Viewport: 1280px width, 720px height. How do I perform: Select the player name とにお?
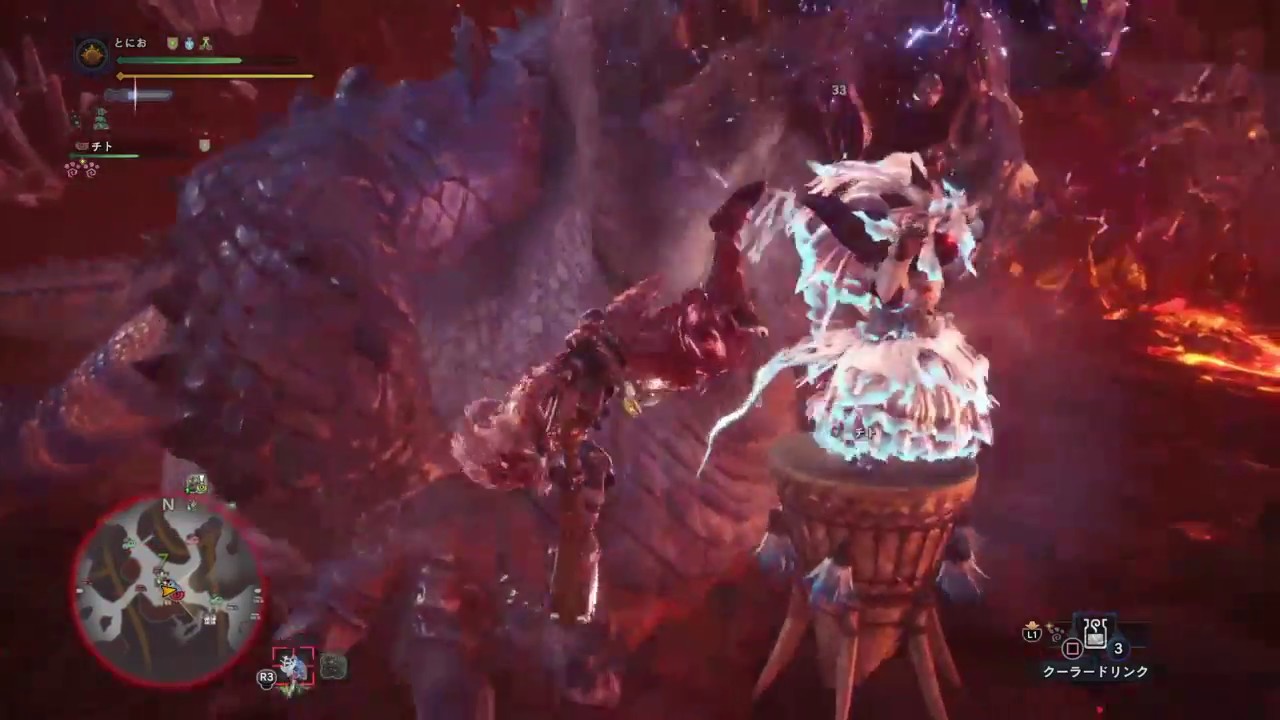pyautogui.click(x=130, y=43)
